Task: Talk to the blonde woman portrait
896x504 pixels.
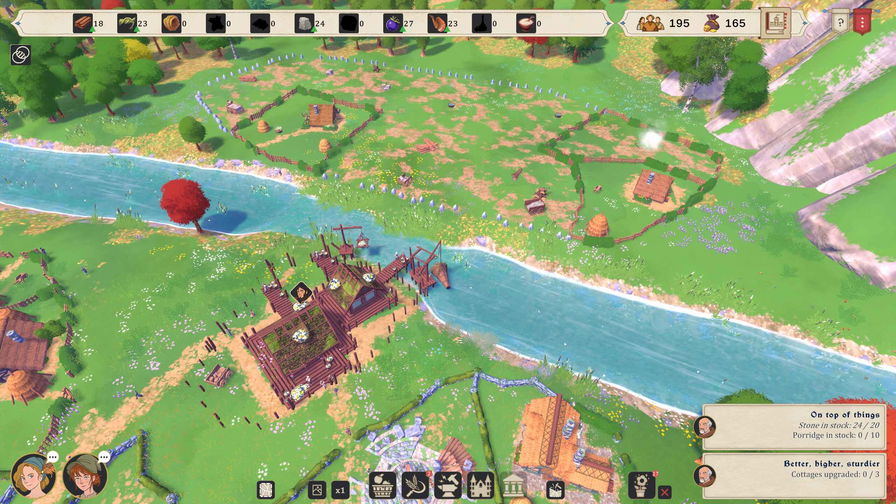Action: point(30,476)
